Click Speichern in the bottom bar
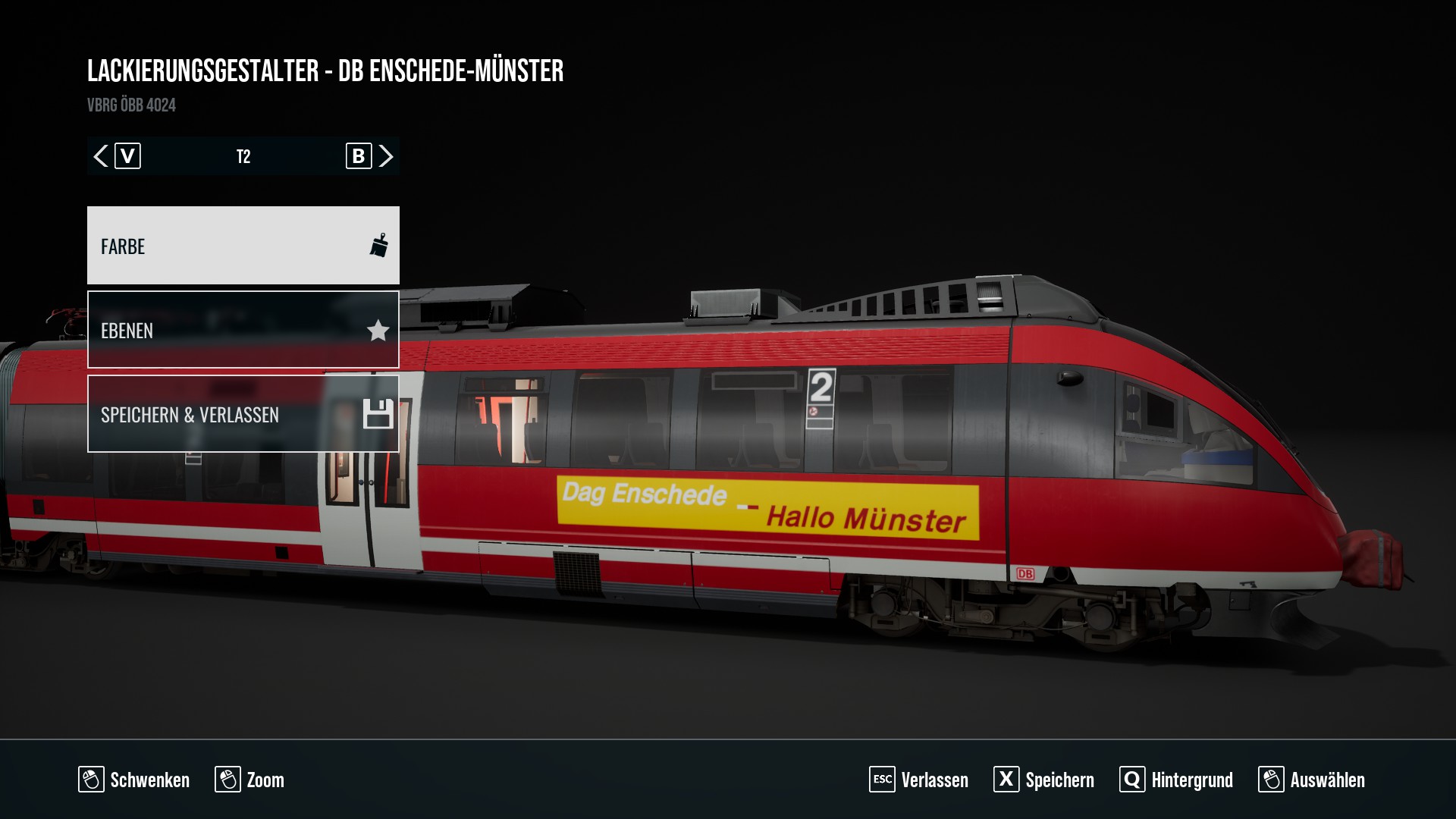The height and width of the screenshot is (819, 1456). [x=1044, y=780]
